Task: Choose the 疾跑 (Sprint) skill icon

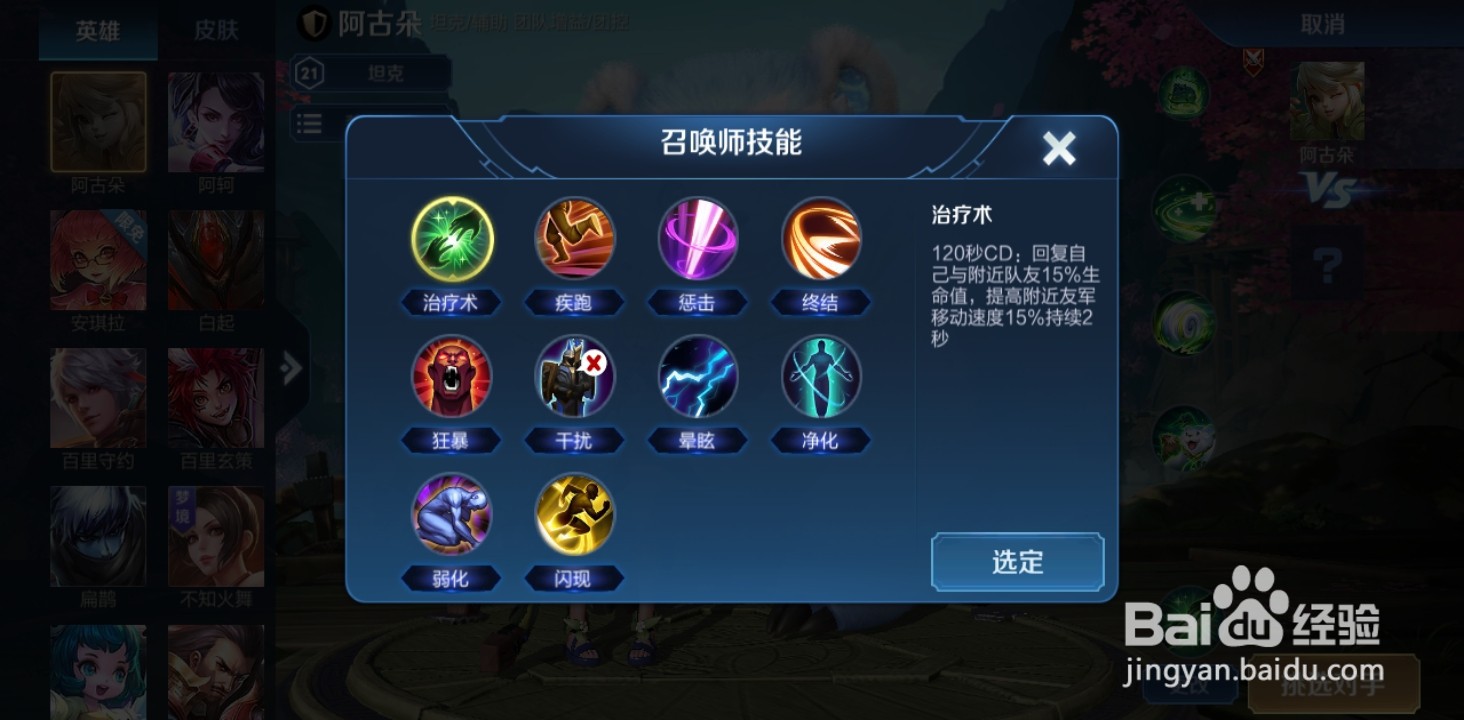Action: coord(573,238)
